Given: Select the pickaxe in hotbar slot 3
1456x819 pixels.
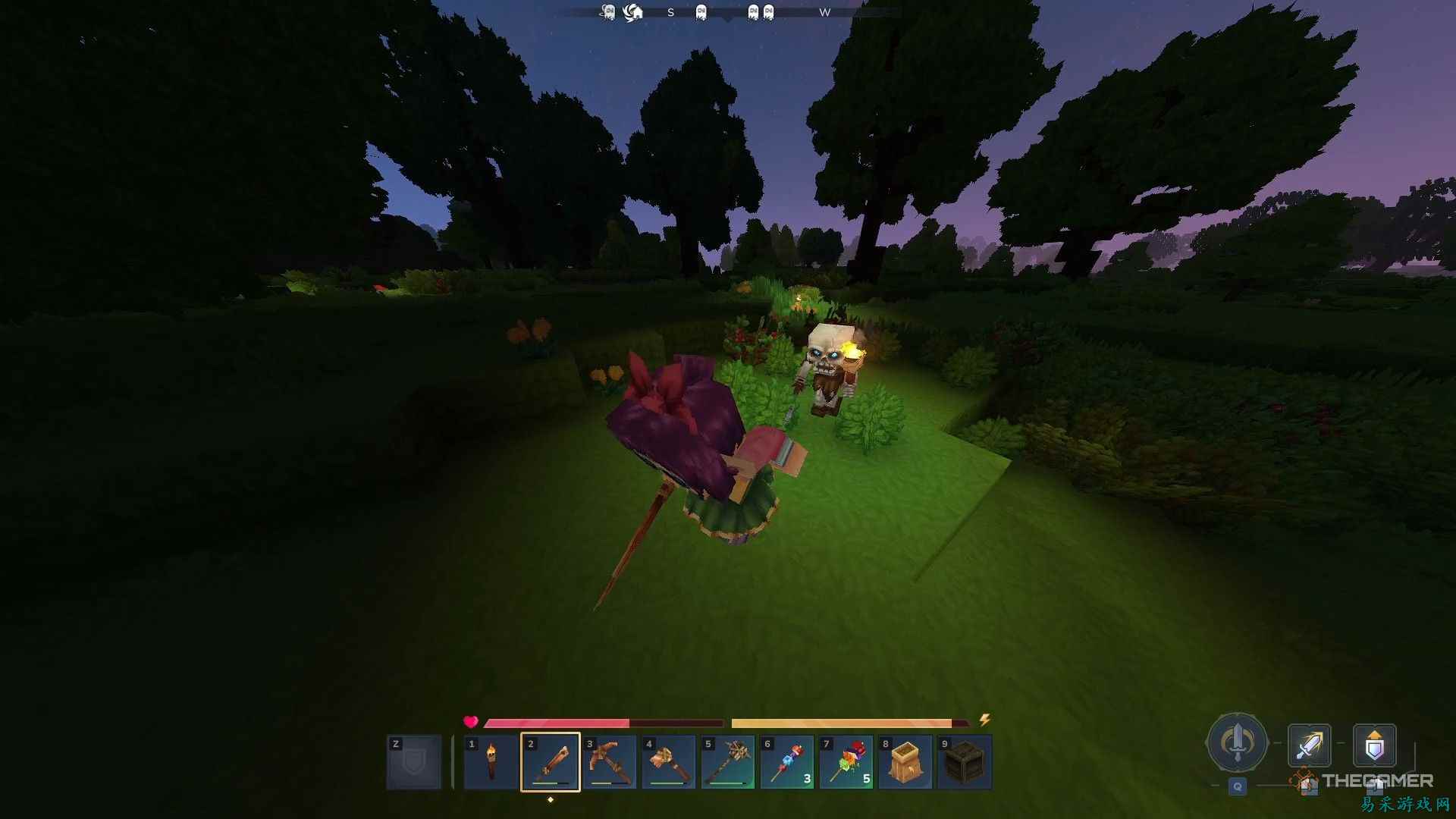Looking at the screenshot, I should [x=610, y=762].
